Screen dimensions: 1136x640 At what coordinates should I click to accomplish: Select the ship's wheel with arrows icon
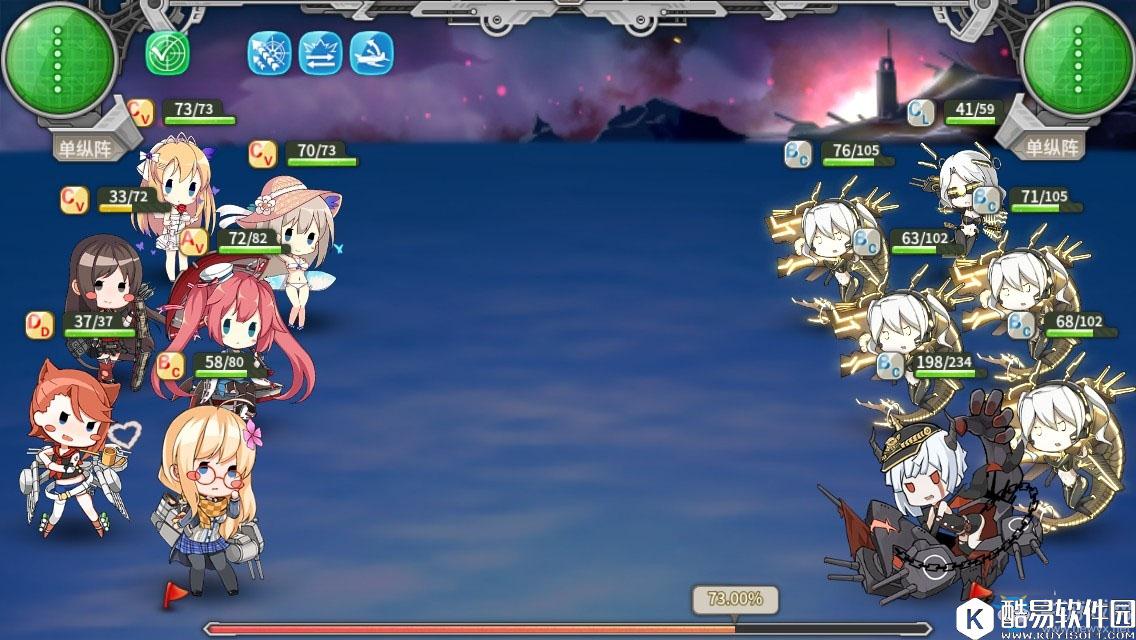pyautogui.click(x=269, y=53)
